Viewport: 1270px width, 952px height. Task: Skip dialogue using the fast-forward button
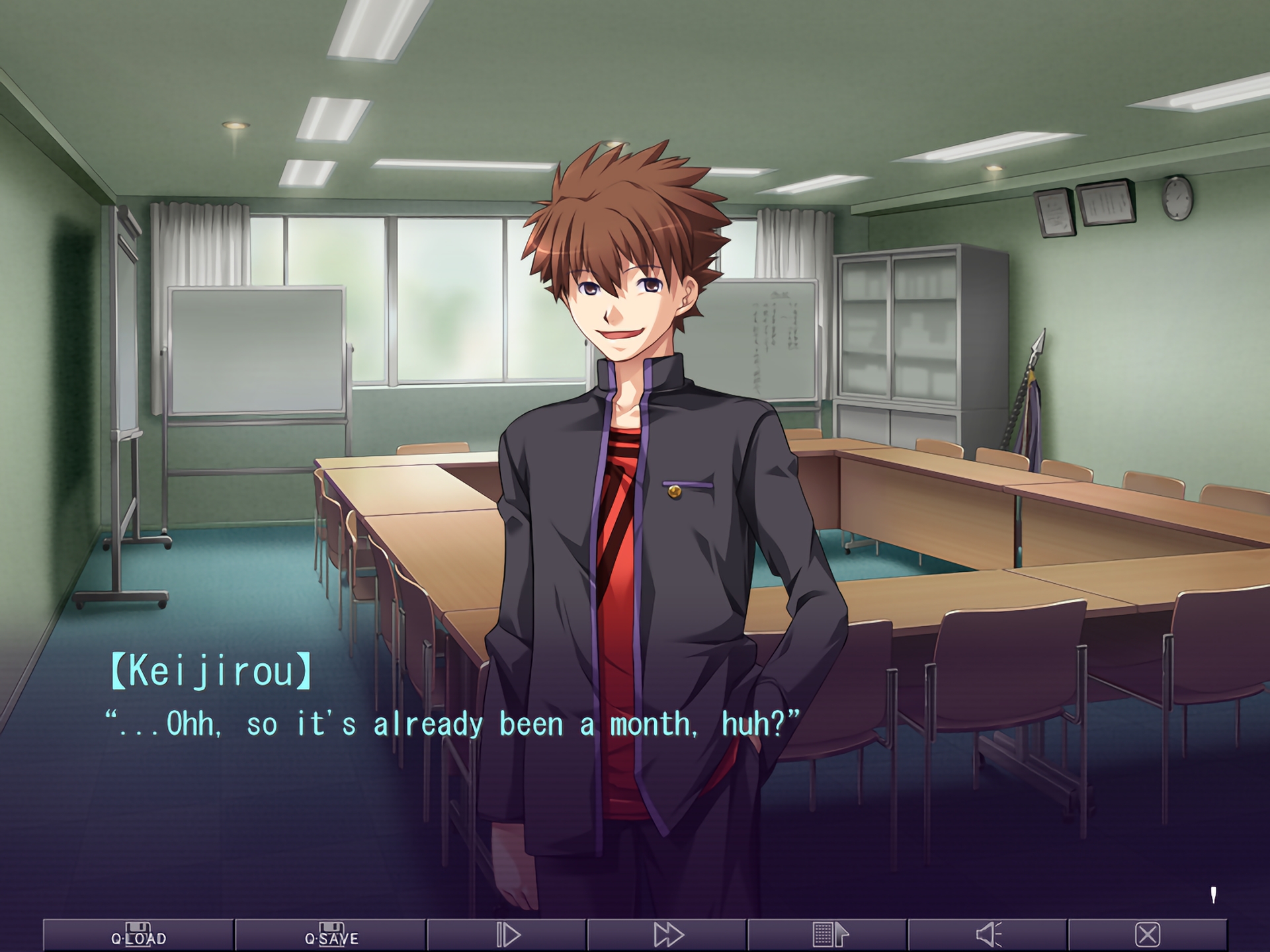tap(667, 935)
